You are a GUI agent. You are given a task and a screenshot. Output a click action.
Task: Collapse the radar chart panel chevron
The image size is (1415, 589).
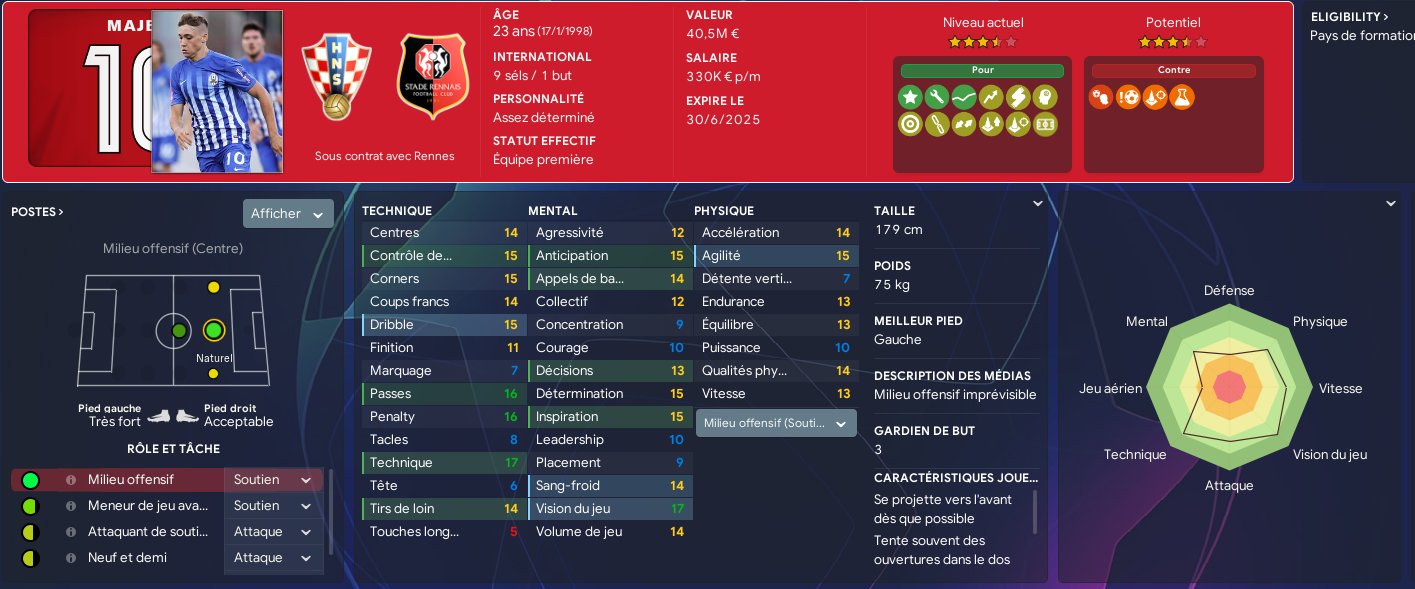coord(1390,204)
